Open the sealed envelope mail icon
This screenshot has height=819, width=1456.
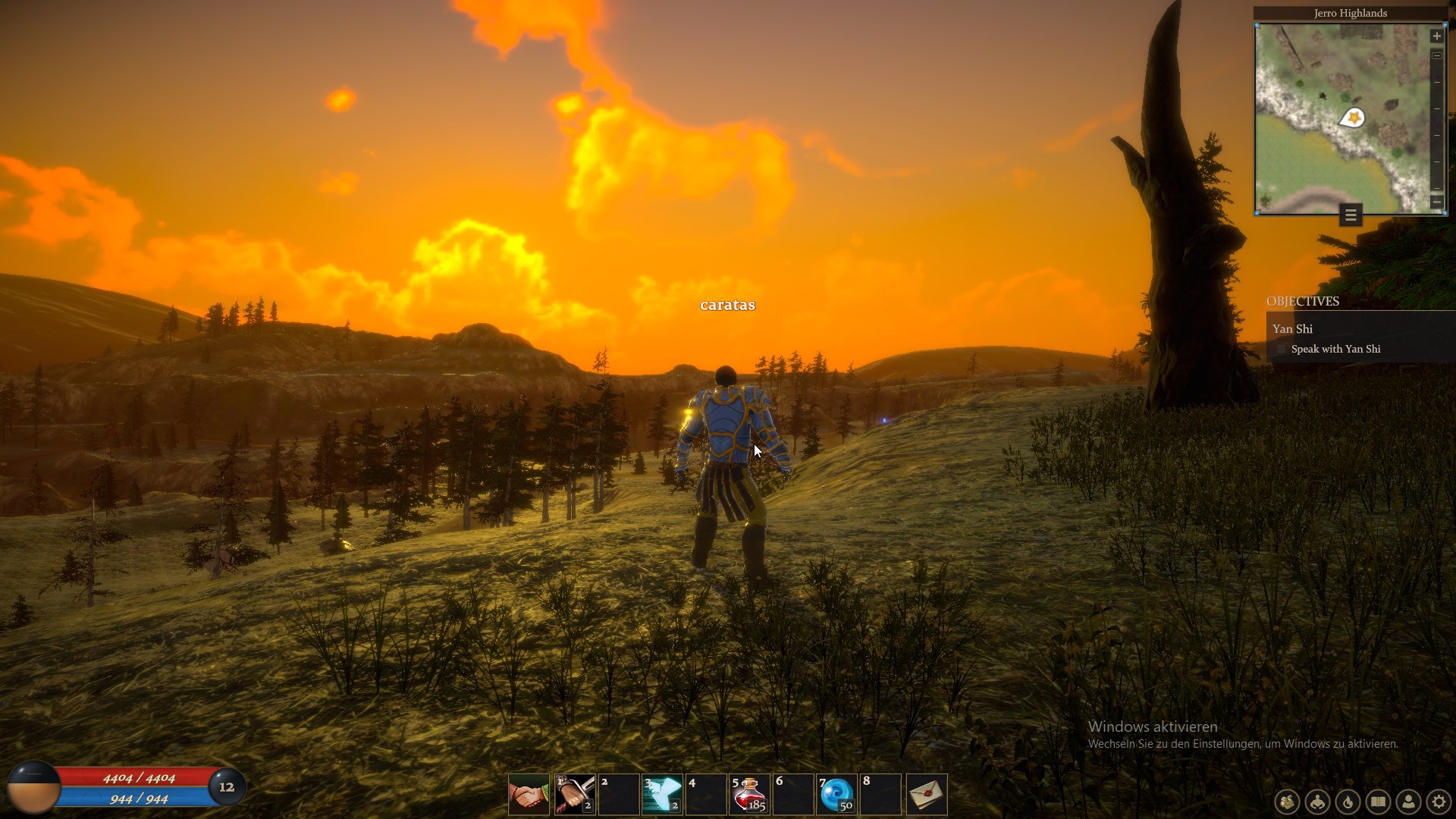tap(927, 794)
